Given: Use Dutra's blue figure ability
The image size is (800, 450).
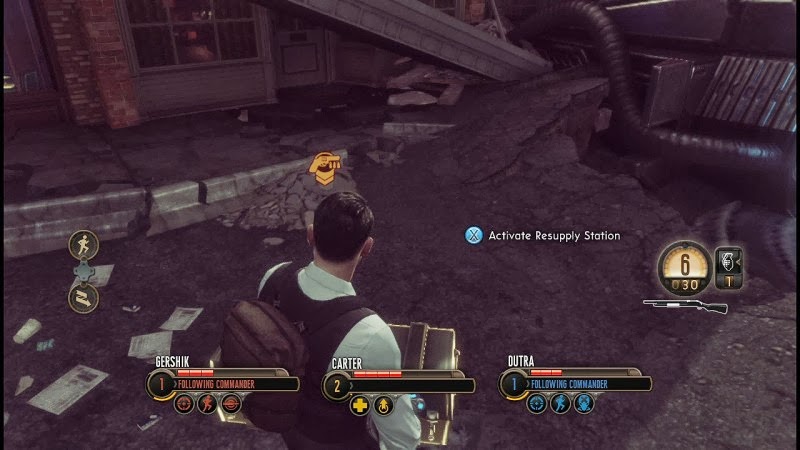Looking at the screenshot, I should click(x=561, y=405).
